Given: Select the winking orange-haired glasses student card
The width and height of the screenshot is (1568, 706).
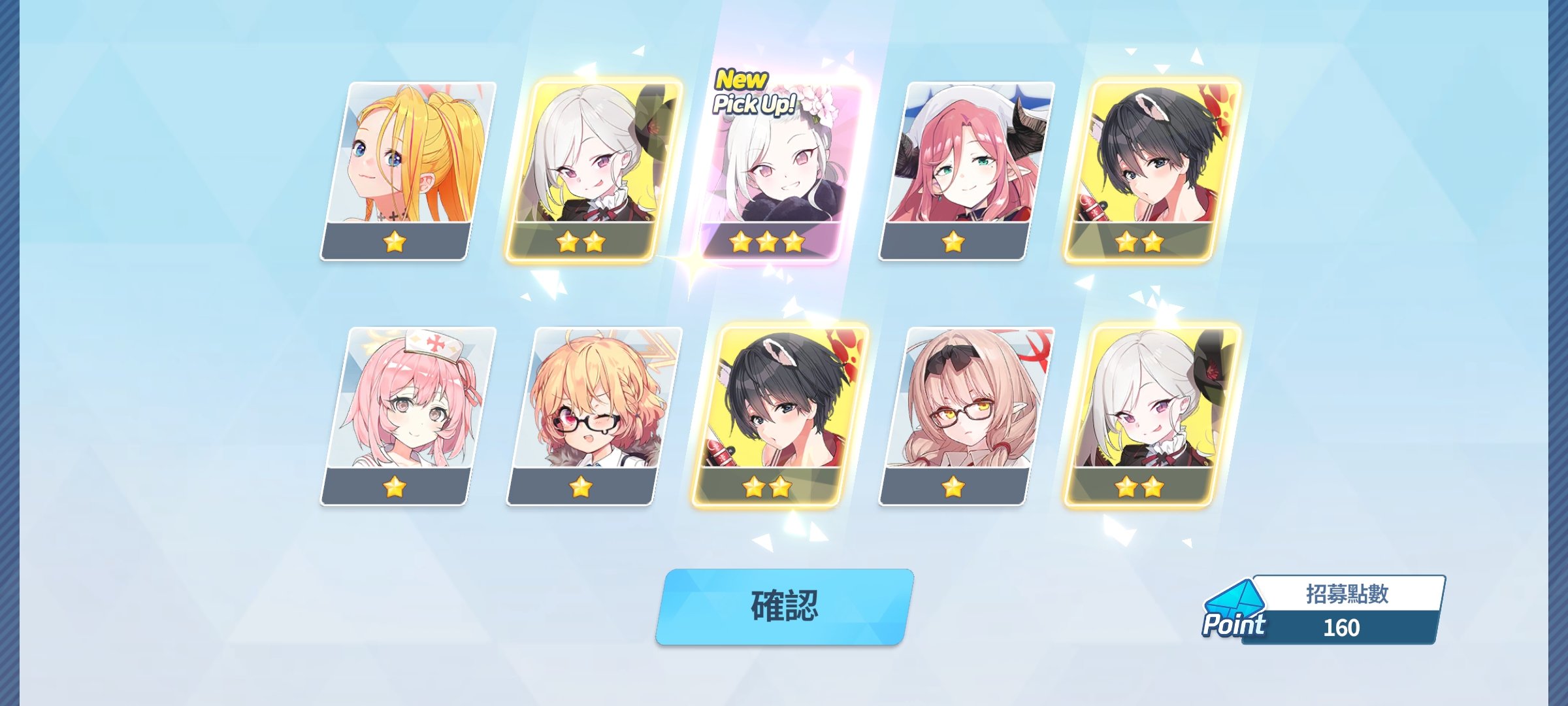Looking at the screenshot, I should 593,416.
